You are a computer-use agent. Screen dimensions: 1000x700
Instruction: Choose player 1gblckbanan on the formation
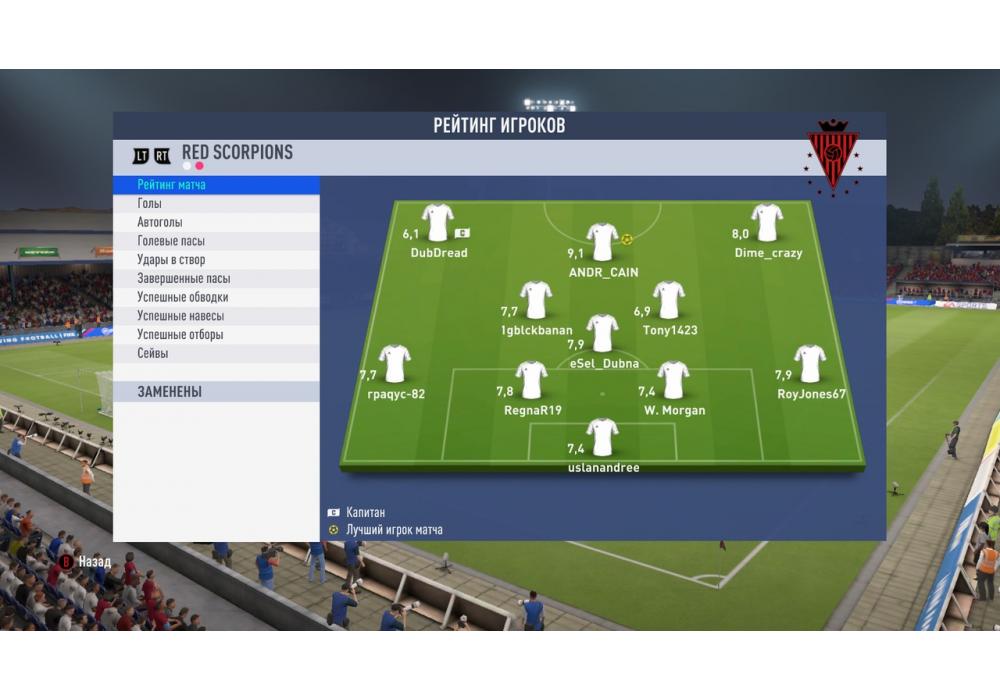(x=536, y=299)
